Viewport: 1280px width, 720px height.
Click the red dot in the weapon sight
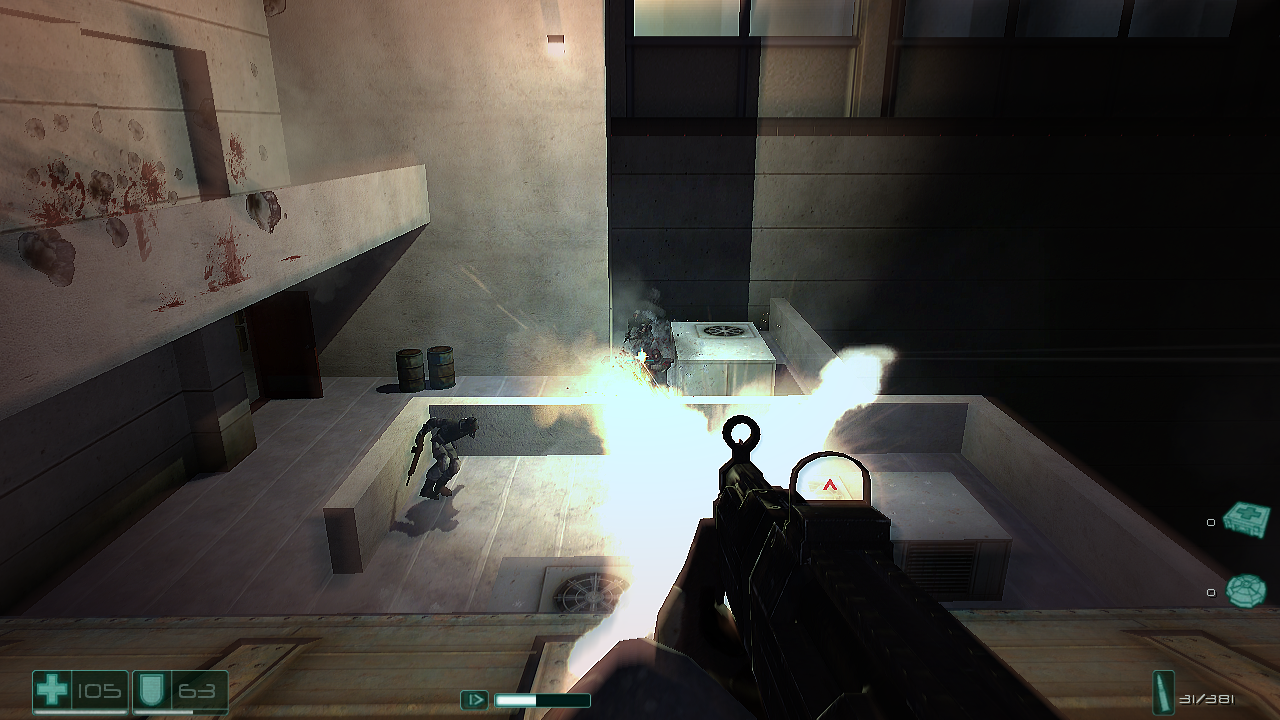(830, 483)
